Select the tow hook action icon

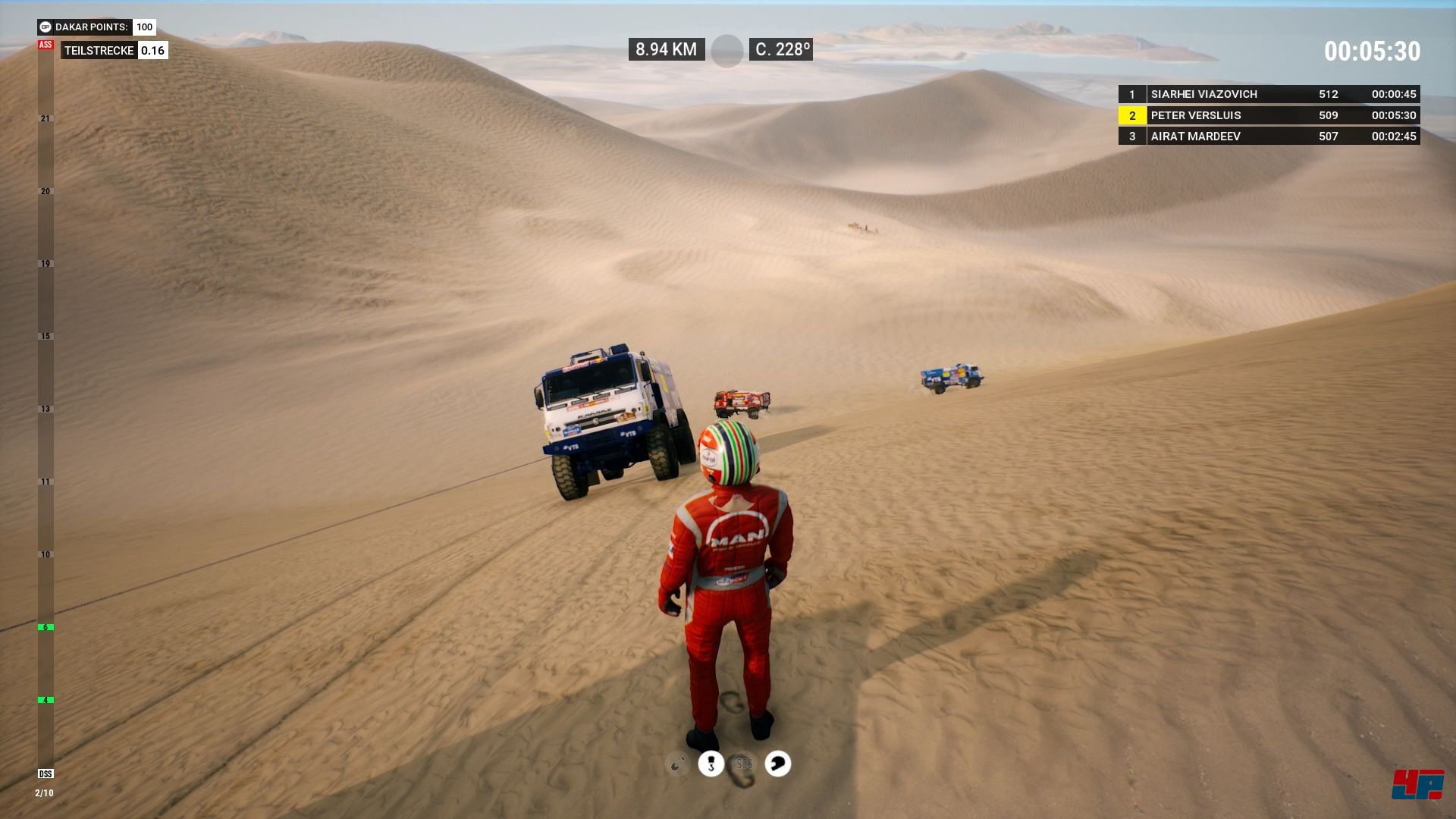coord(711,764)
